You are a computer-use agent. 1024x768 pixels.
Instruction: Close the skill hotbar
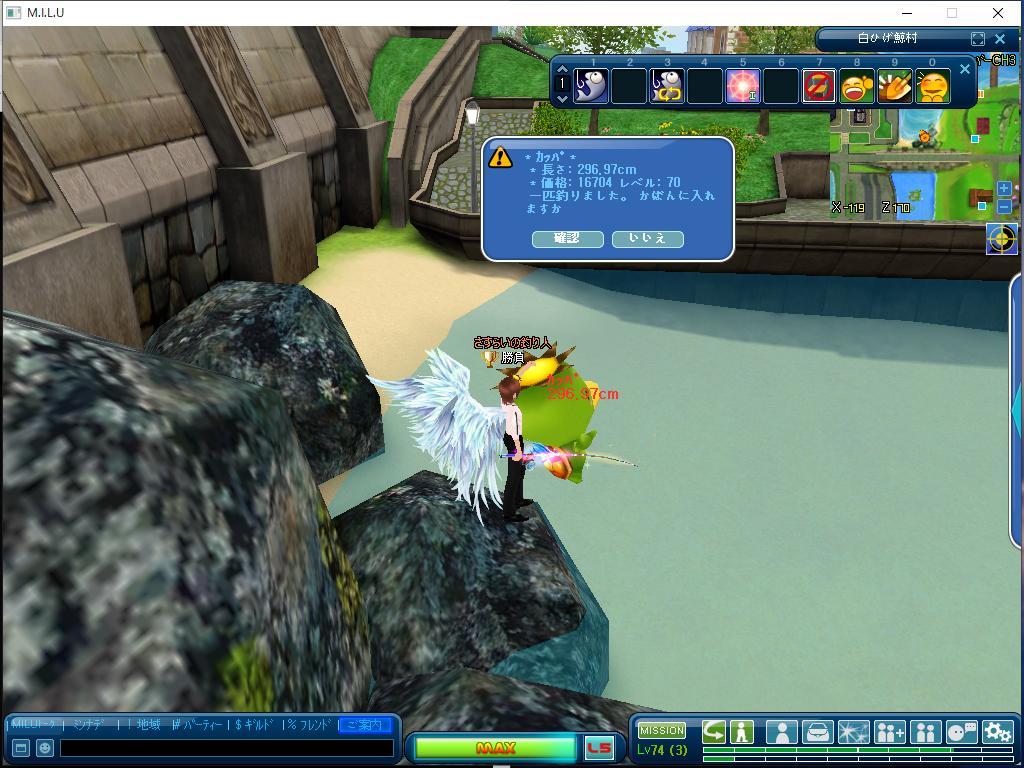tap(964, 69)
